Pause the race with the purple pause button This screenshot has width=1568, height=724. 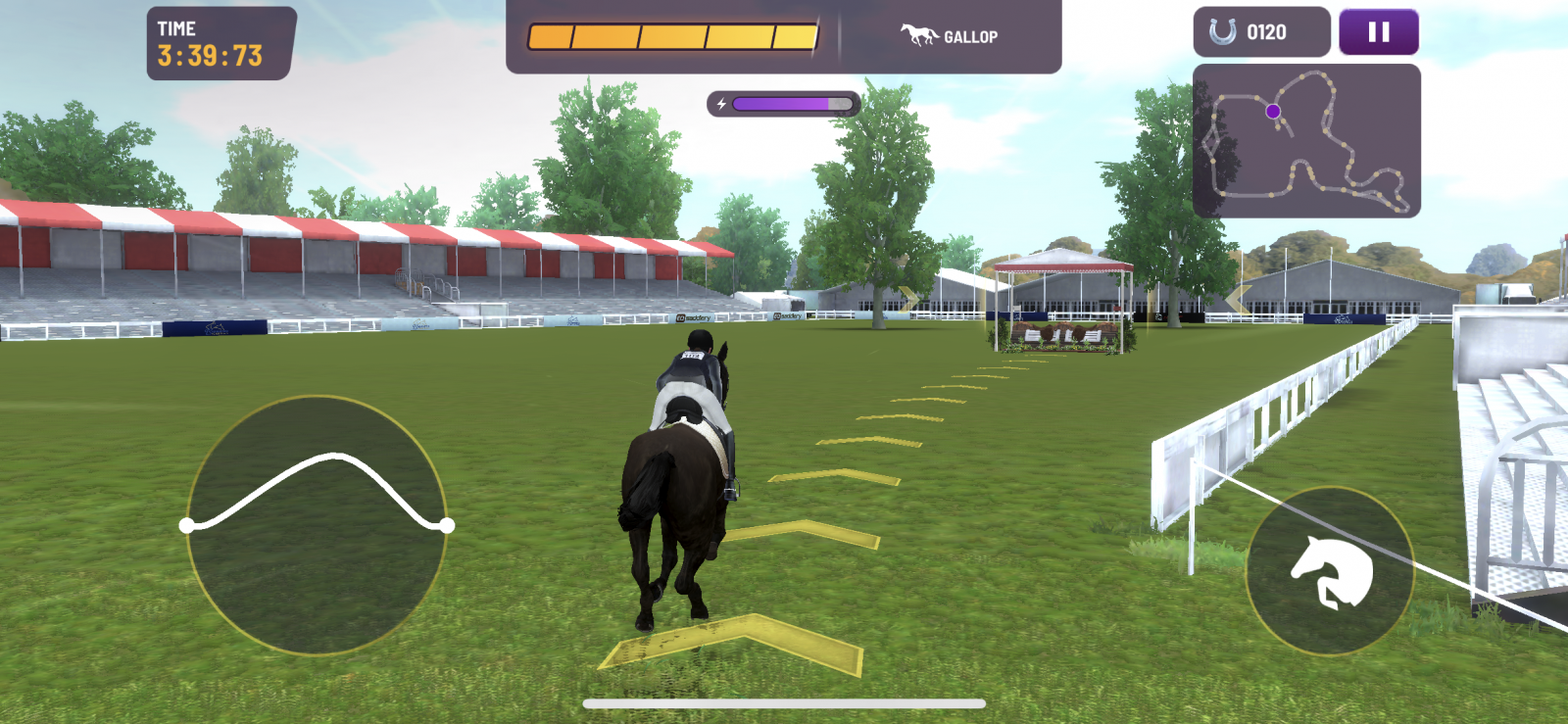(1377, 30)
